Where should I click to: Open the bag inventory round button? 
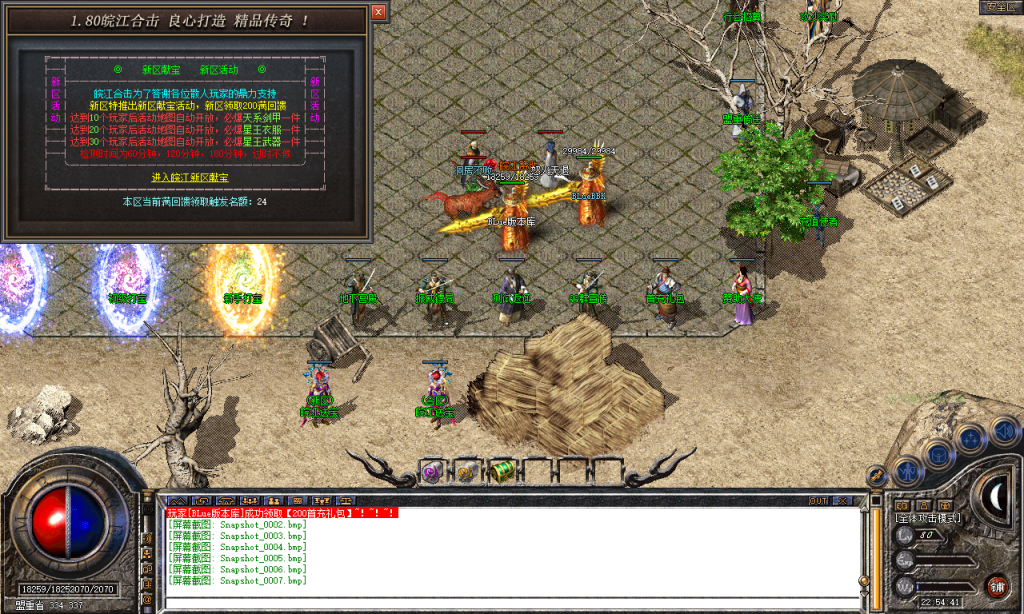939,454
